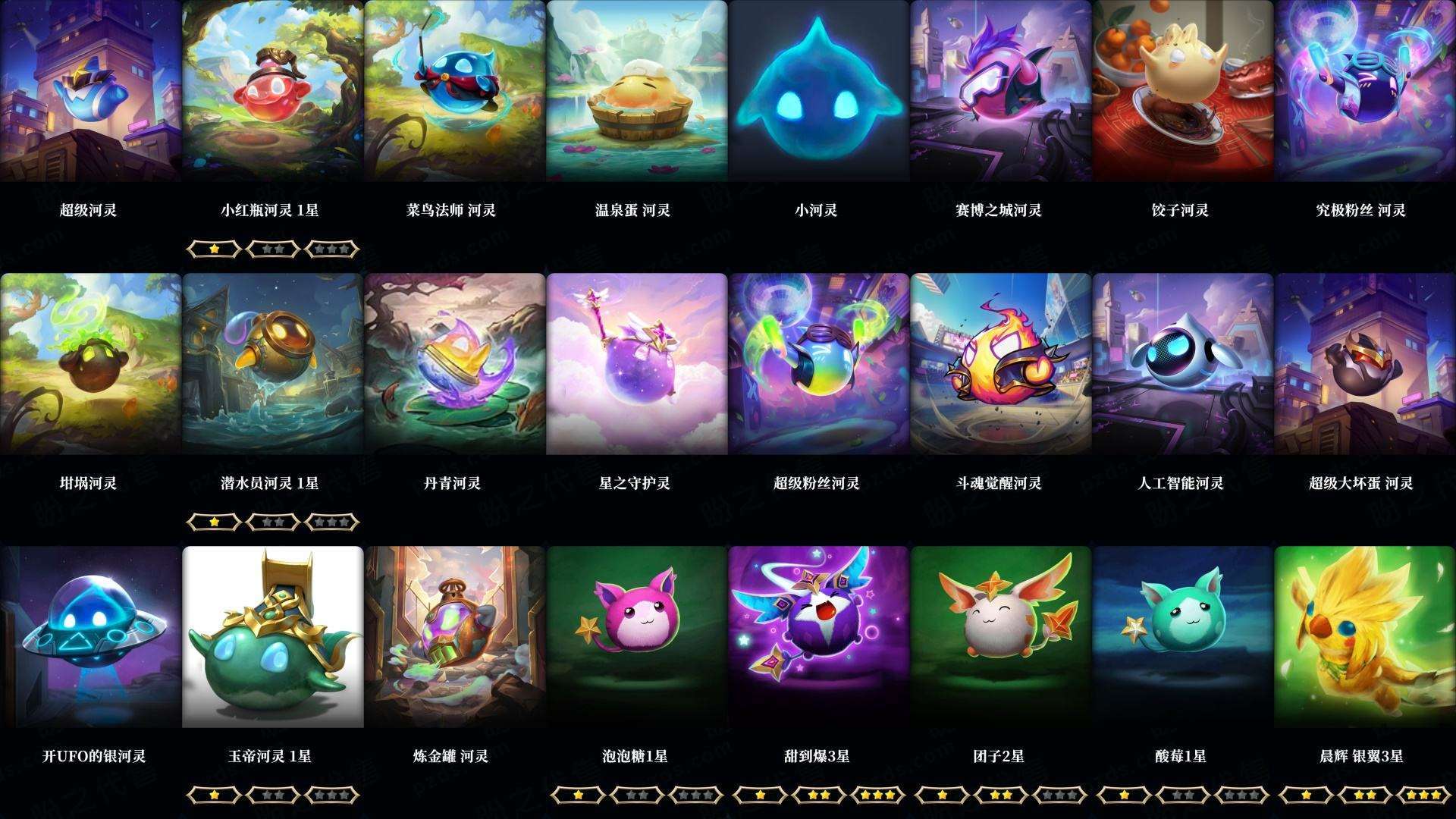Open the 斗魂觉醒河灵 image
The height and width of the screenshot is (819, 1456).
999,364
